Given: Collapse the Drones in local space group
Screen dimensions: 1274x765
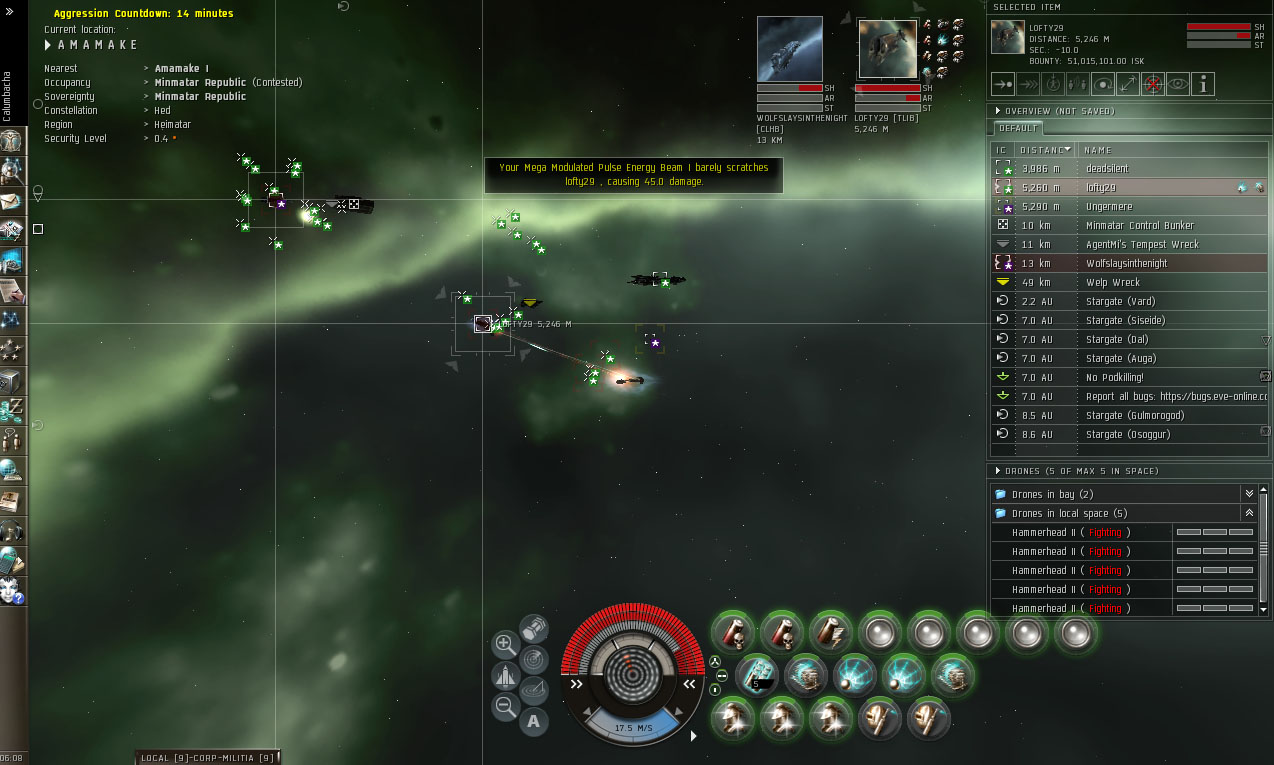Looking at the screenshot, I should click(x=1248, y=513).
